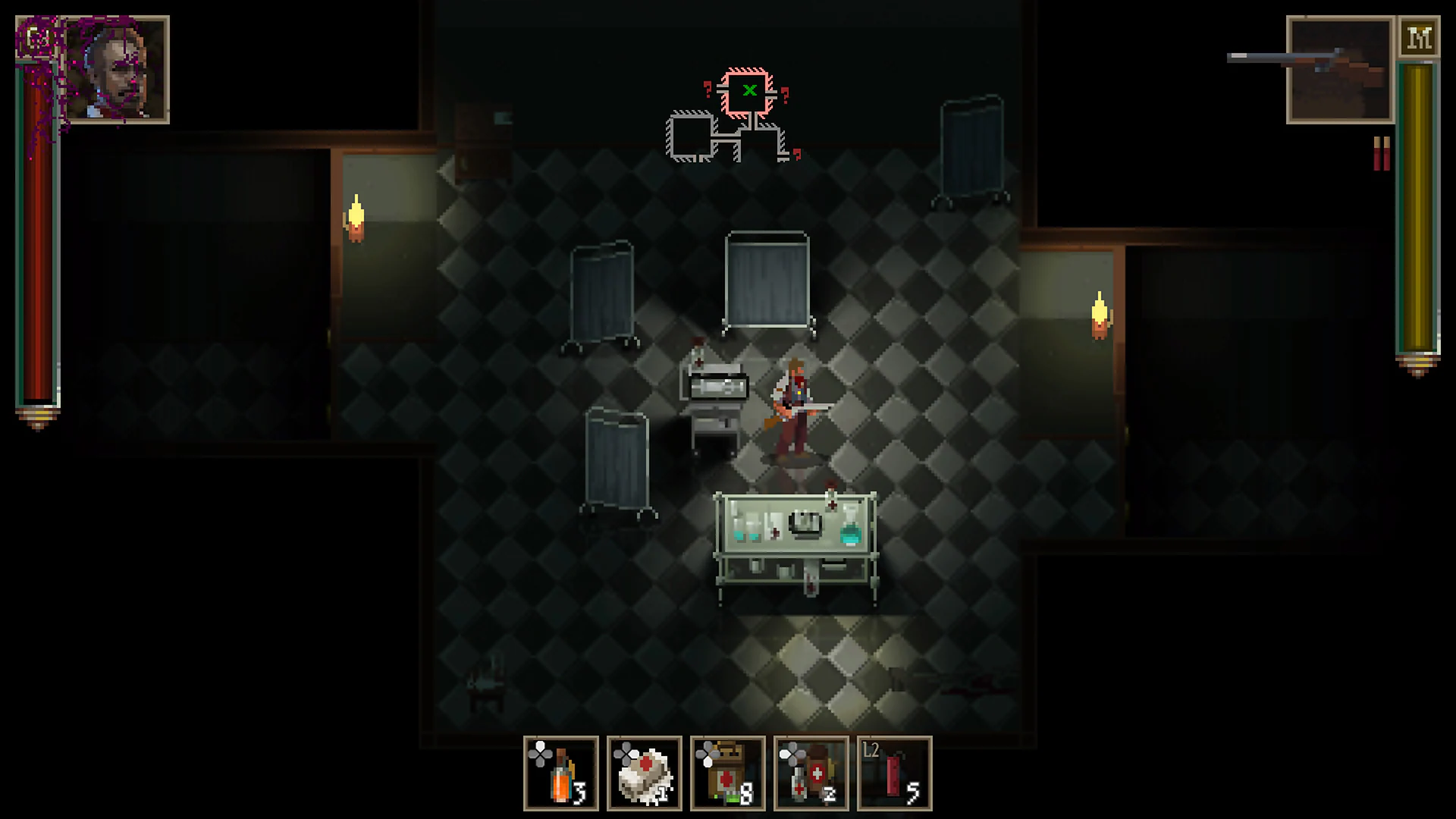Select the red dynamite stick bound to L2
1456x819 pixels.
[x=895, y=773]
